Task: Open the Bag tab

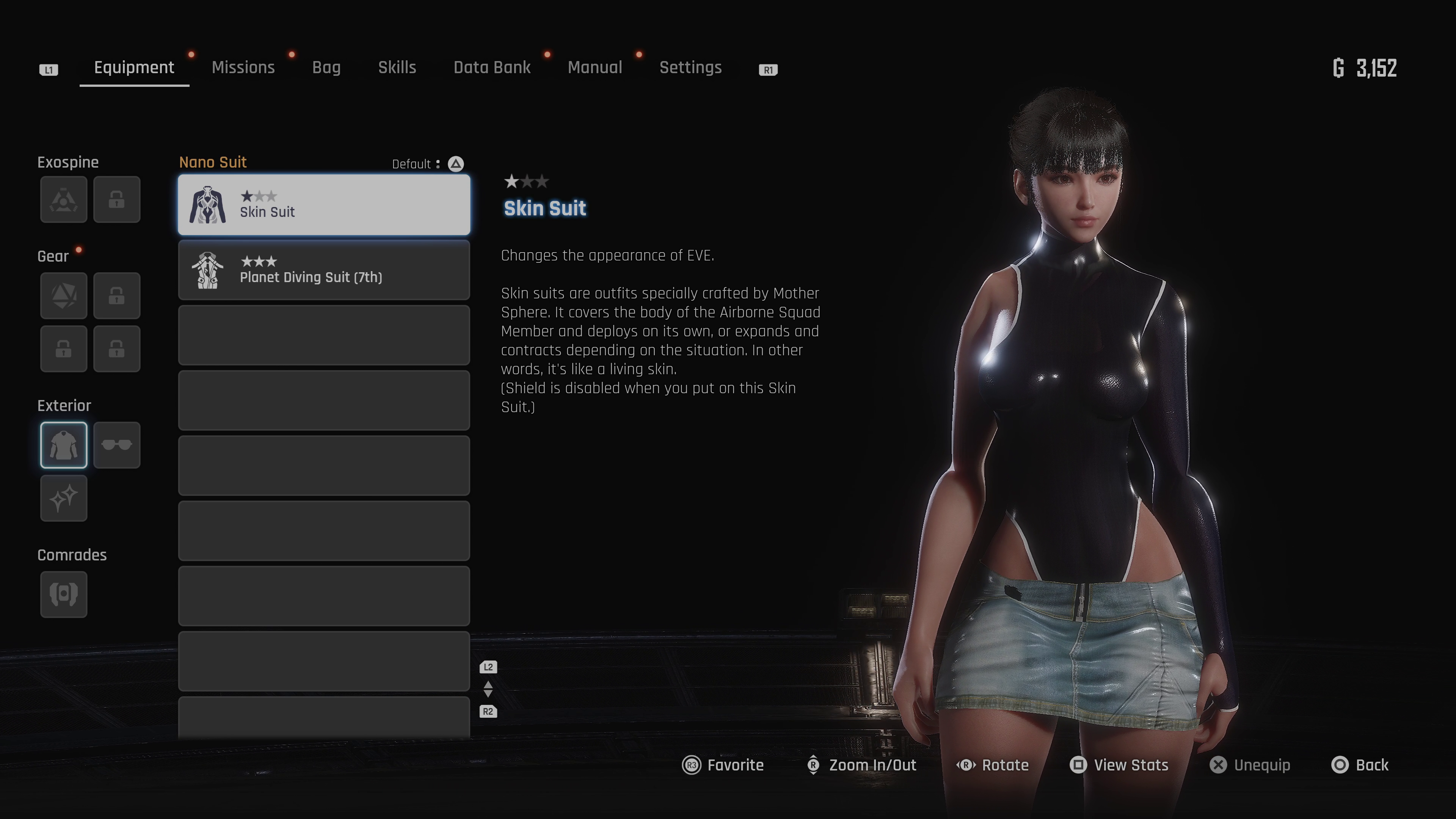Action: [x=326, y=68]
